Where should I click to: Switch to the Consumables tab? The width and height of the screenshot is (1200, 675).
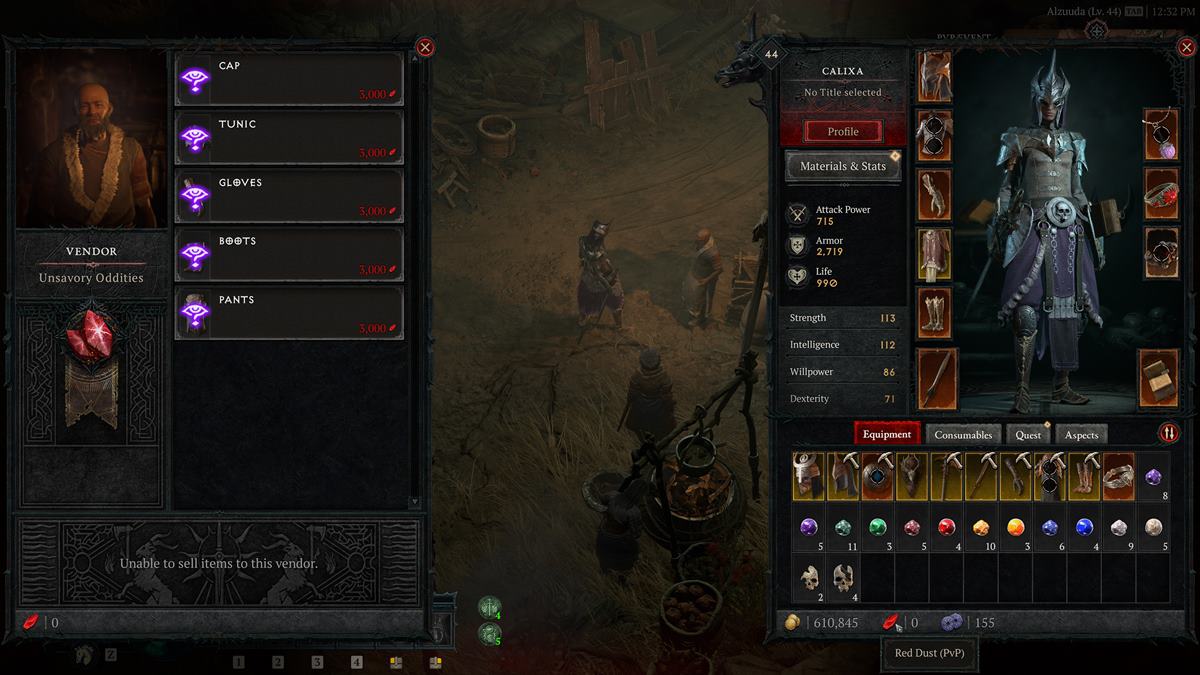point(963,435)
